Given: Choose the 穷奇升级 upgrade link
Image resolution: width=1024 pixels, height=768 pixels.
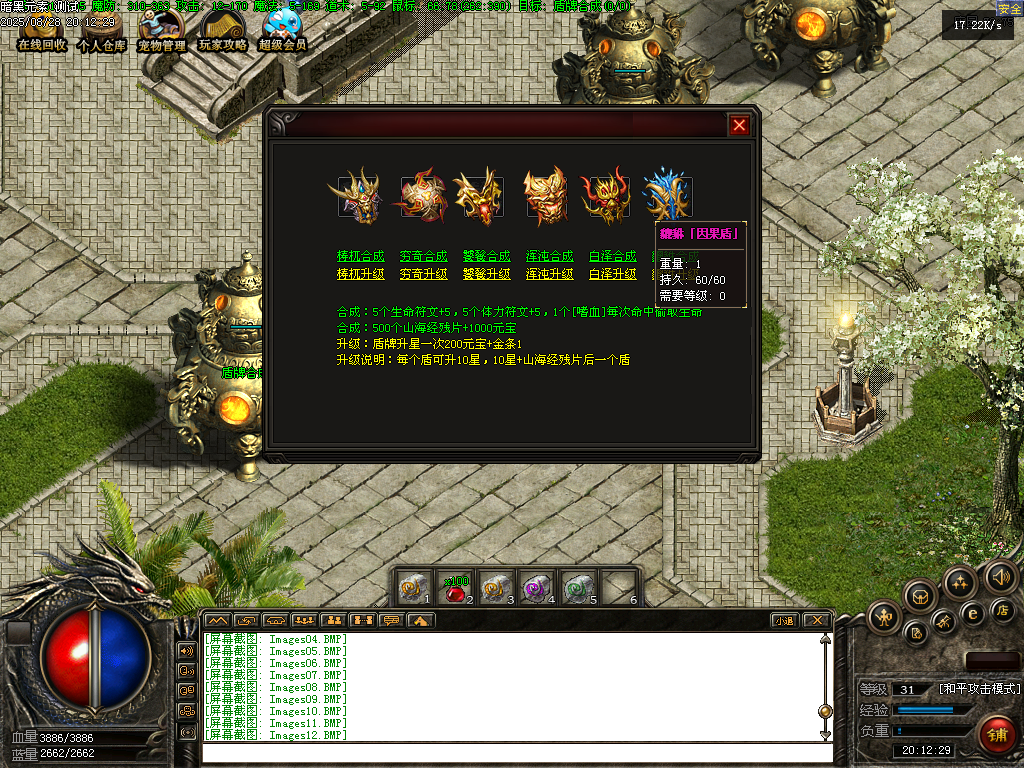Looking at the screenshot, I should point(423,274).
